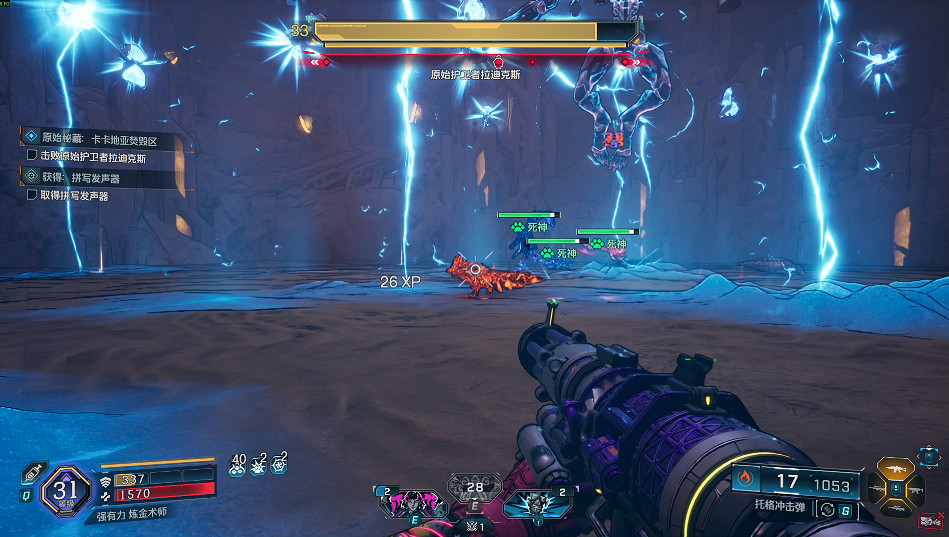Viewport: 949px width, 537px height.
Task: Click the 击败原始护卫者拉迪克斯 objective checkbox
Action: point(32,156)
